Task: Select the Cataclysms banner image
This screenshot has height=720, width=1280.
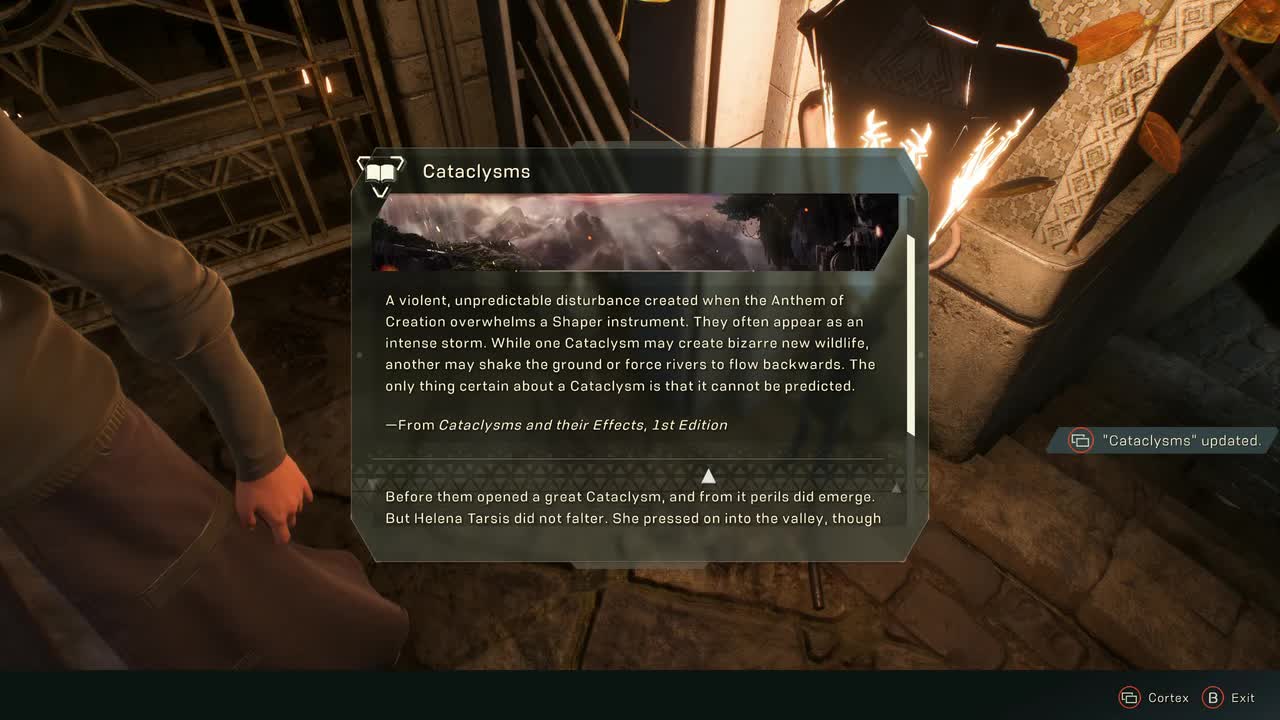Action: click(635, 232)
